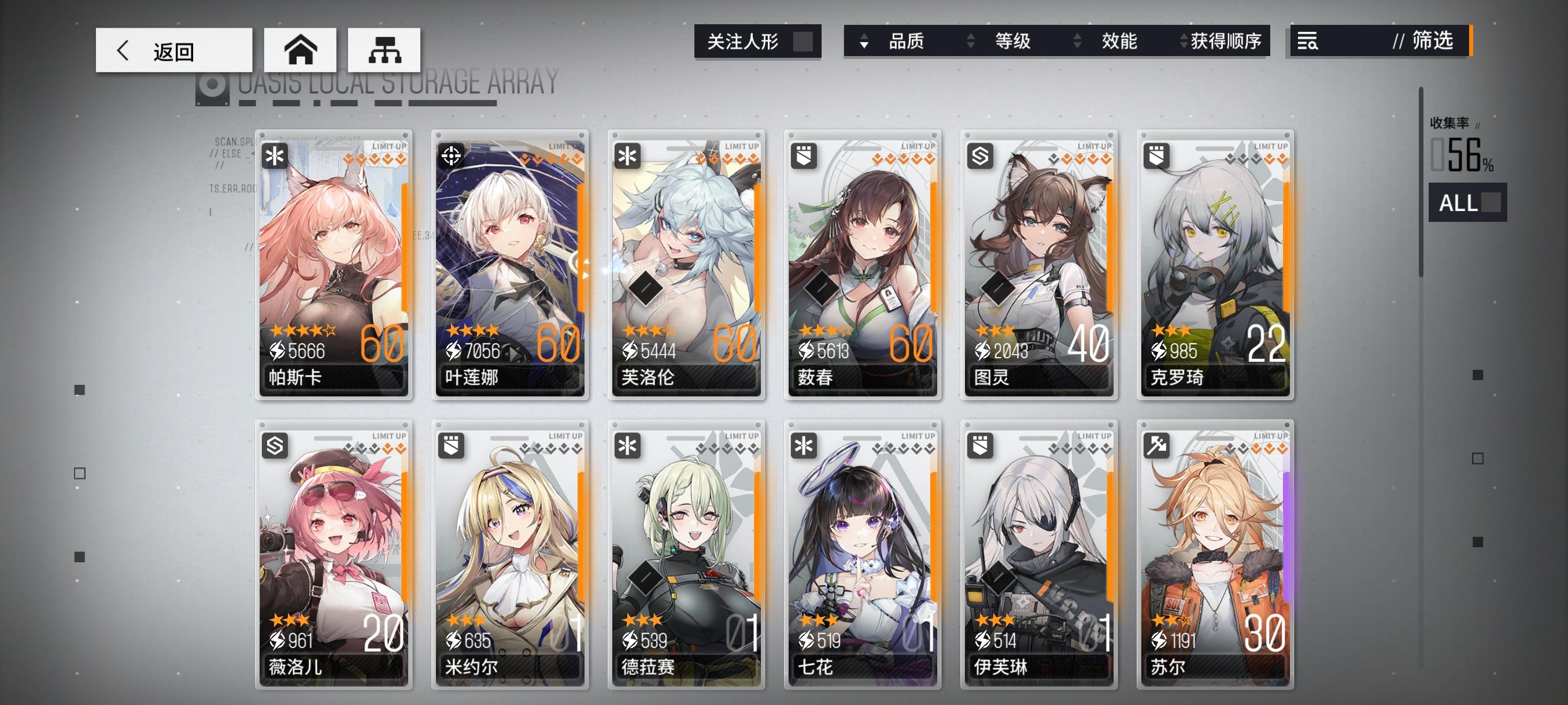
Task: Toggle the 关注人形 favorites checkbox
Action: click(x=803, y=42)
